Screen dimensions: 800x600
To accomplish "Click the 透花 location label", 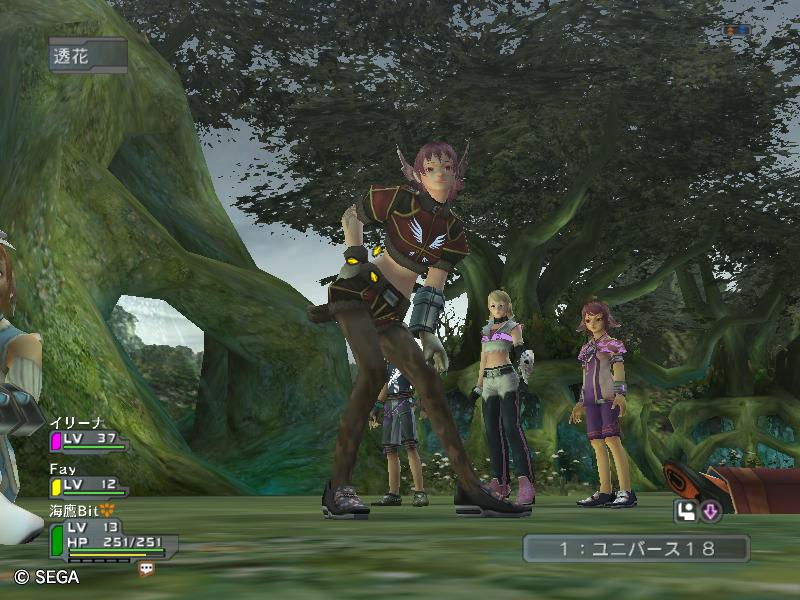I will coord(86,57).
